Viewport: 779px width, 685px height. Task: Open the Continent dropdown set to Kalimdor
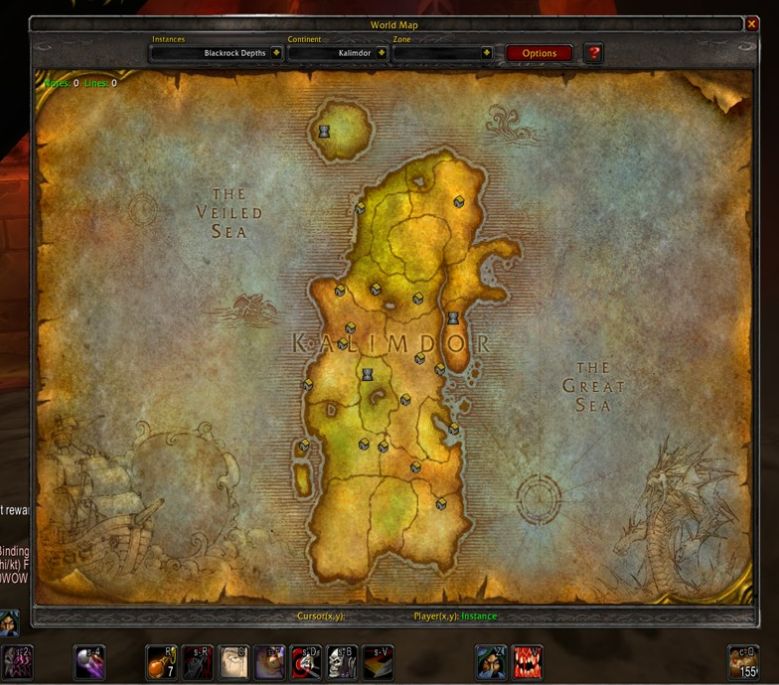pyautogui.click(x=382, y=53)
